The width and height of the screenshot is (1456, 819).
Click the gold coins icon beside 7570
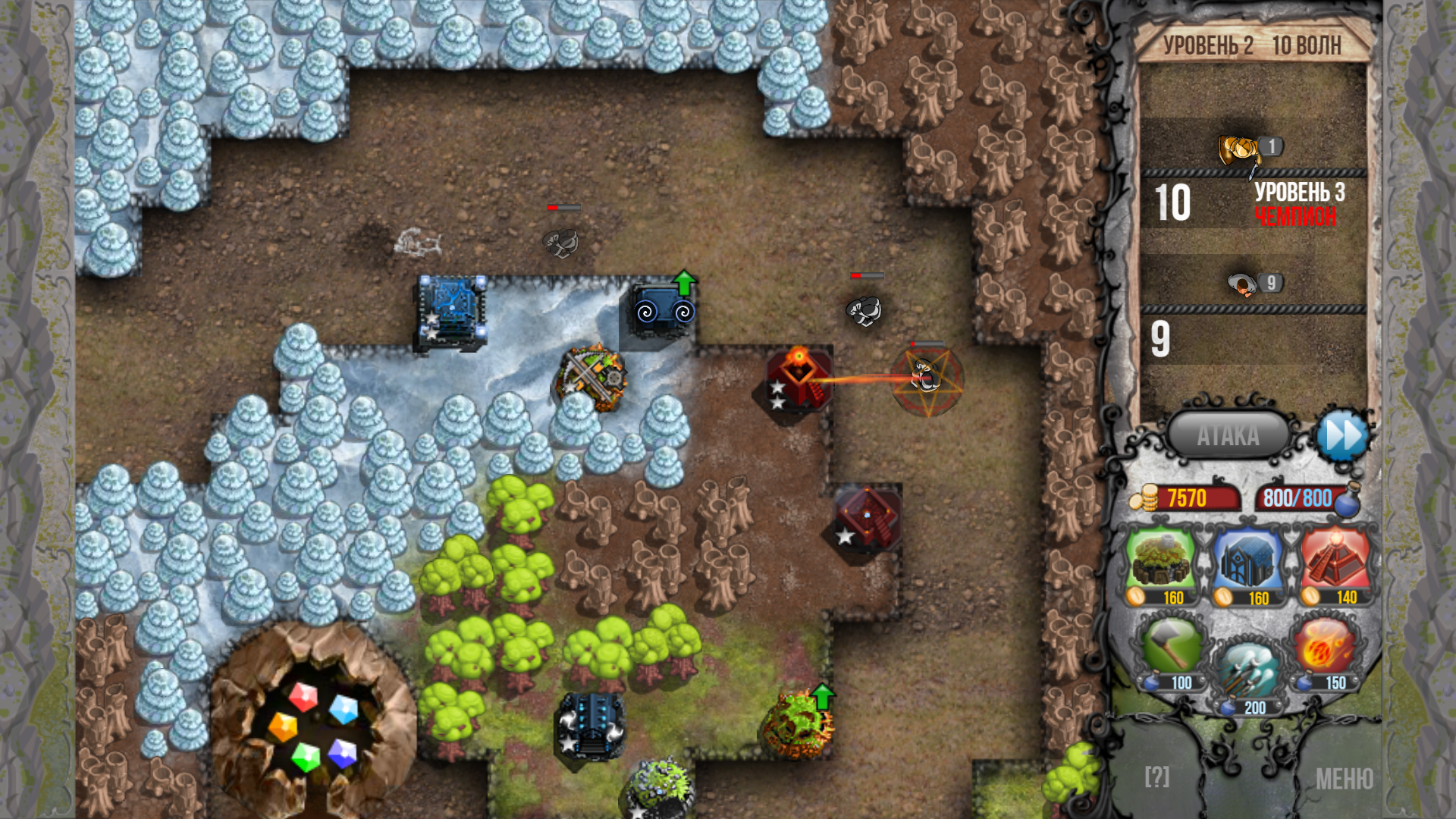1145,498
